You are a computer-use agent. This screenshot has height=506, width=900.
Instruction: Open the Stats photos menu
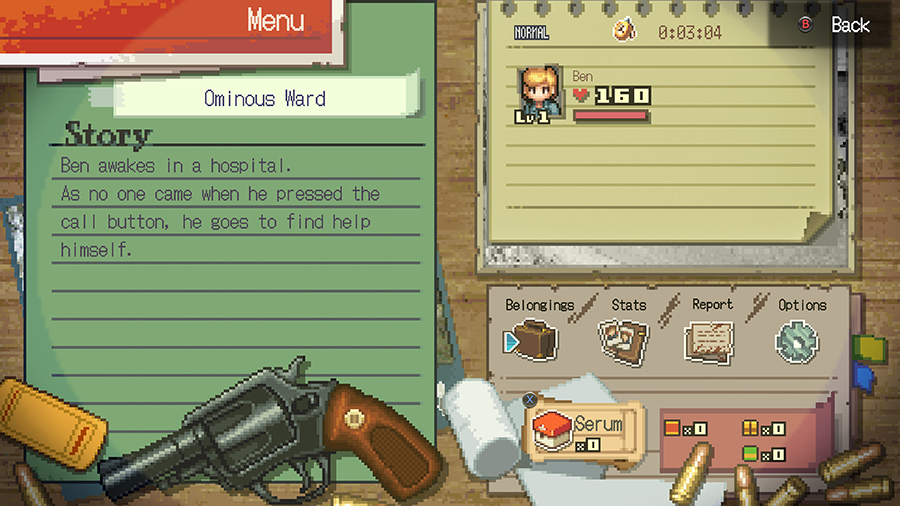(622, 340)
